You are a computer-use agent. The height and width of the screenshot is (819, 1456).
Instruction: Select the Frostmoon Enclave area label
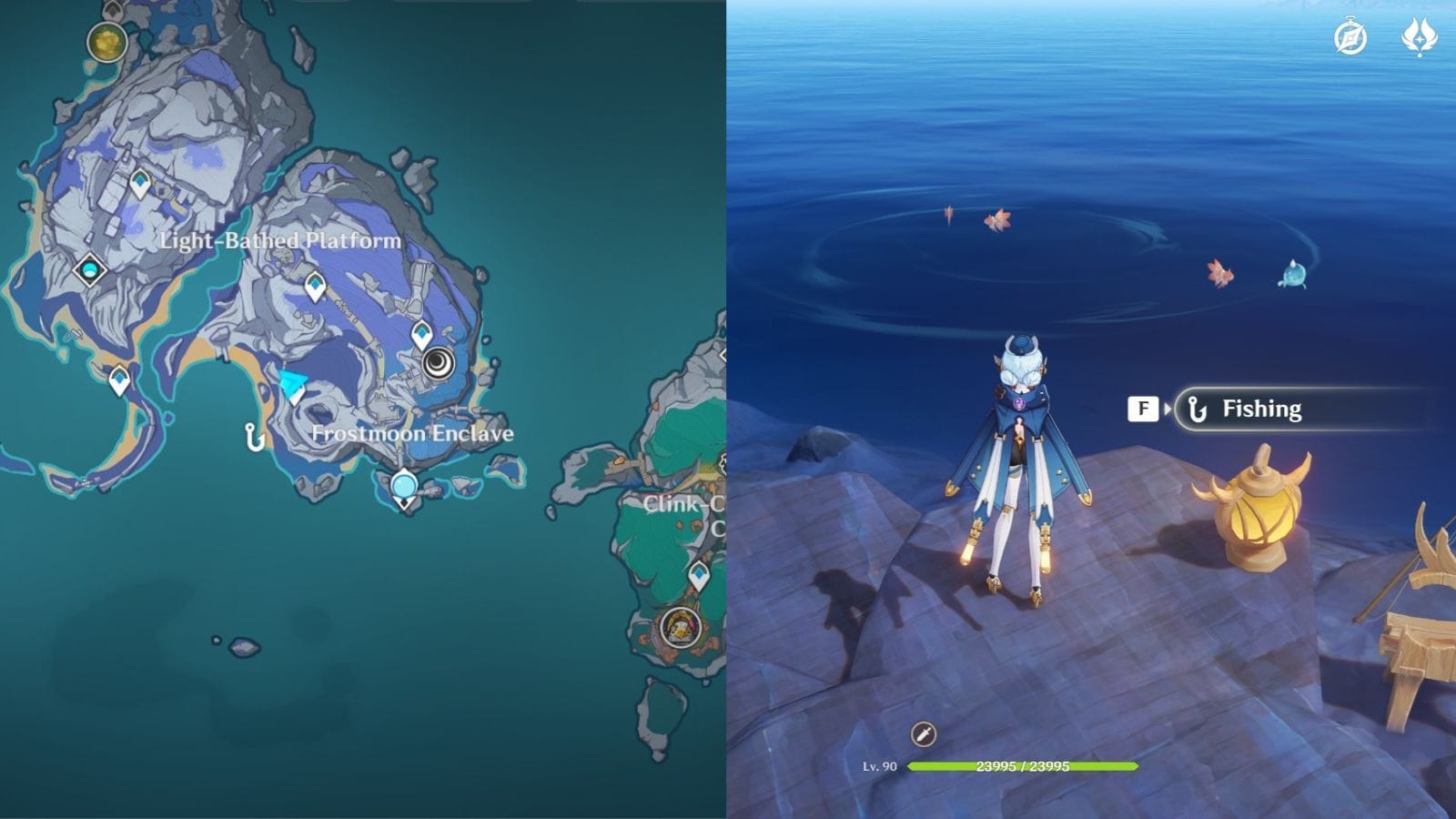click(412, 435)
